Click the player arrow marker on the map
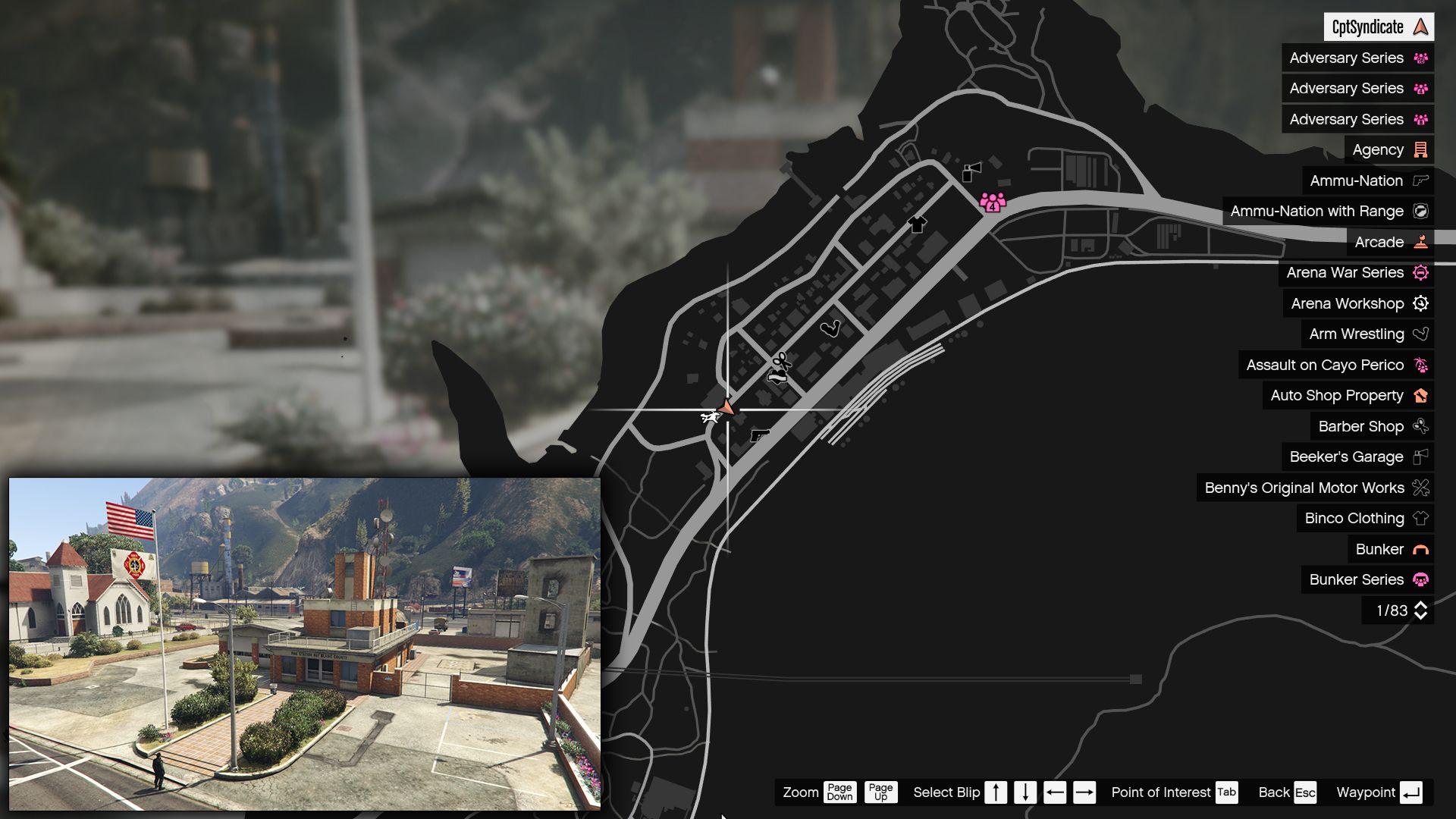 click(727, 408)
